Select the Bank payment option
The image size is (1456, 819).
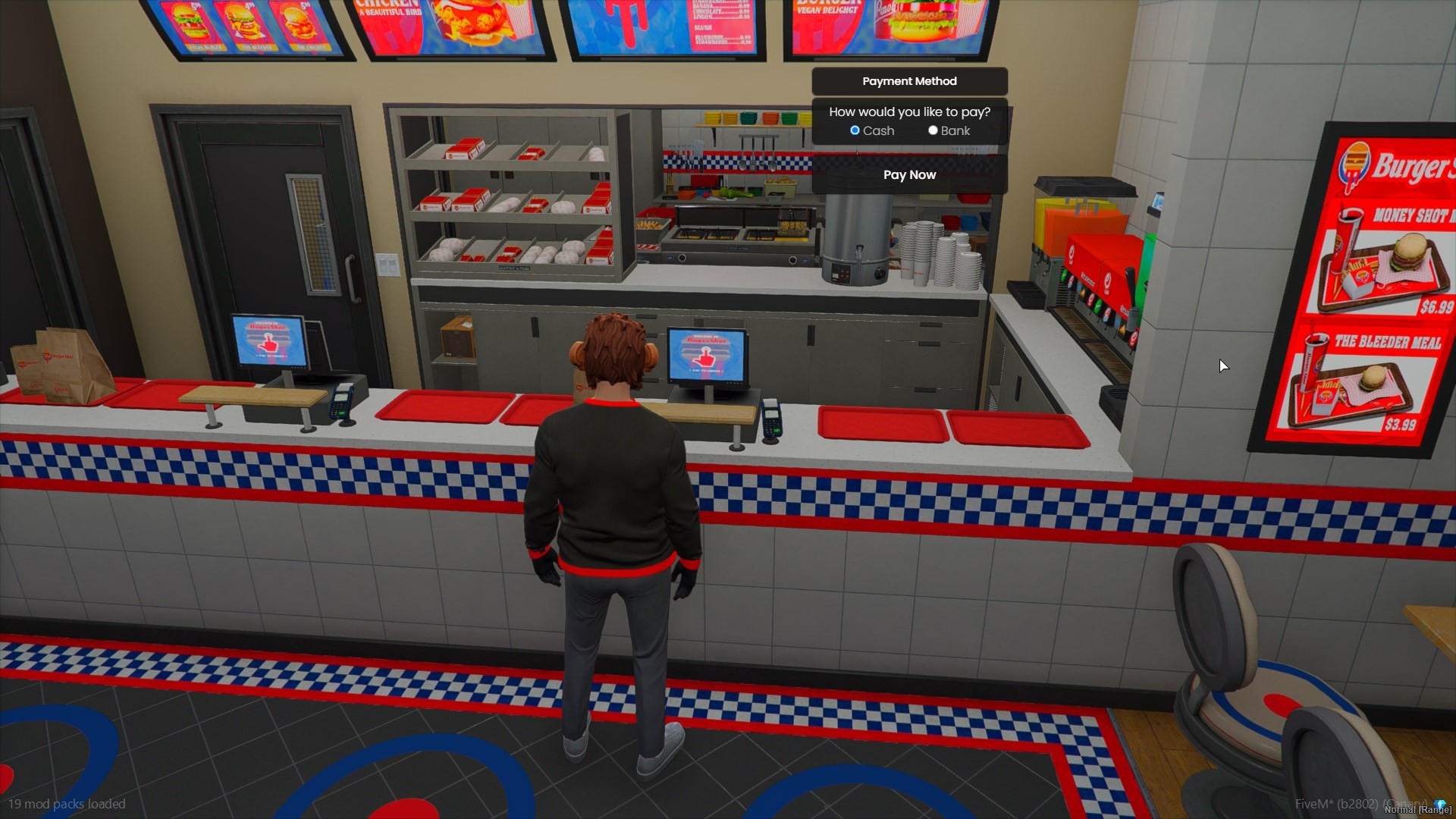(x=933, y=130)
